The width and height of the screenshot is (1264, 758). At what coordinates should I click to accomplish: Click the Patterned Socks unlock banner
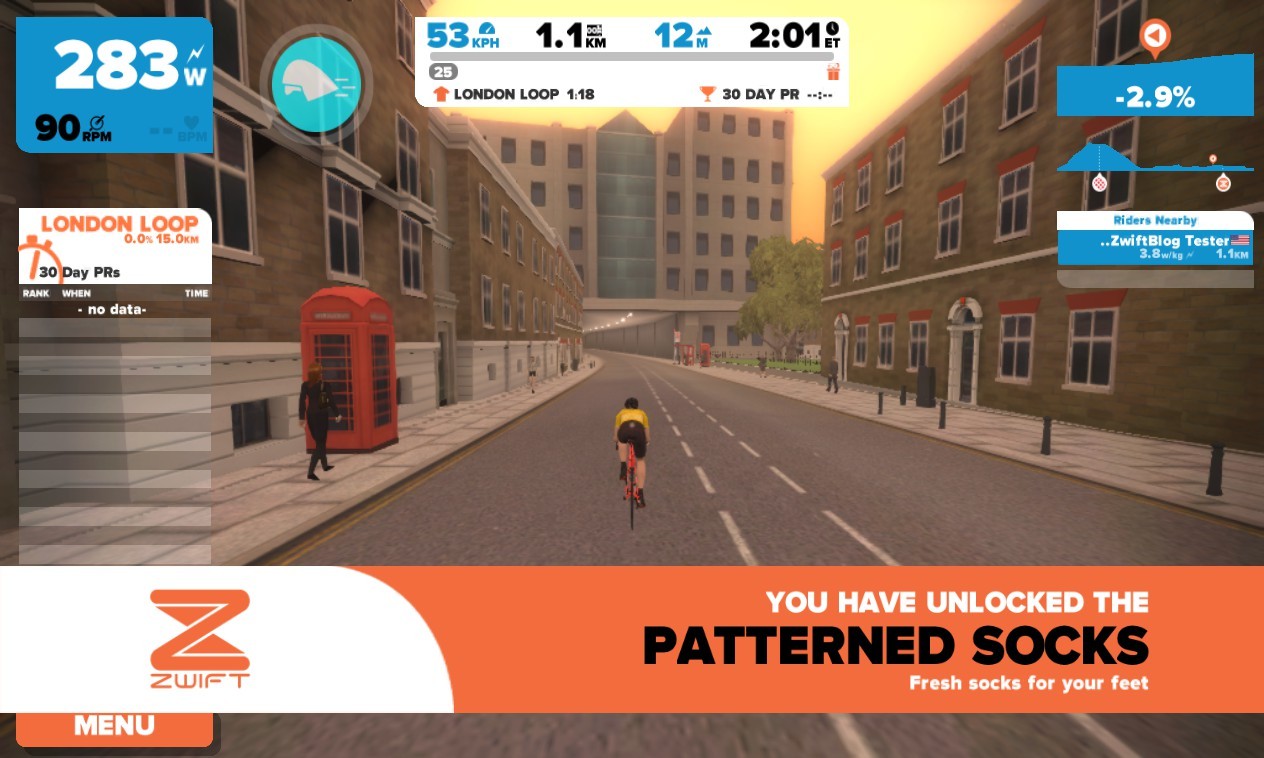pyautogui.click(x=800, y=640)
